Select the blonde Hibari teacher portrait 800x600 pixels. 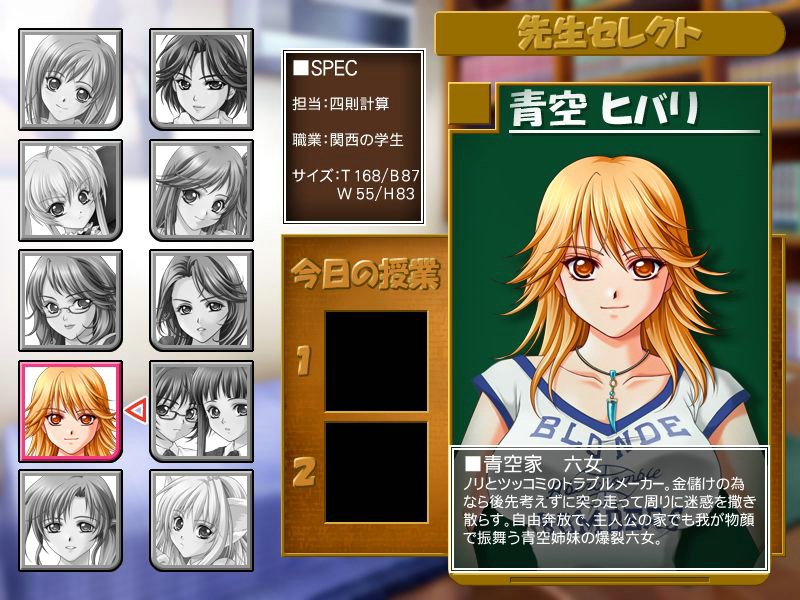pyautogui.click(x=70, y=411)
